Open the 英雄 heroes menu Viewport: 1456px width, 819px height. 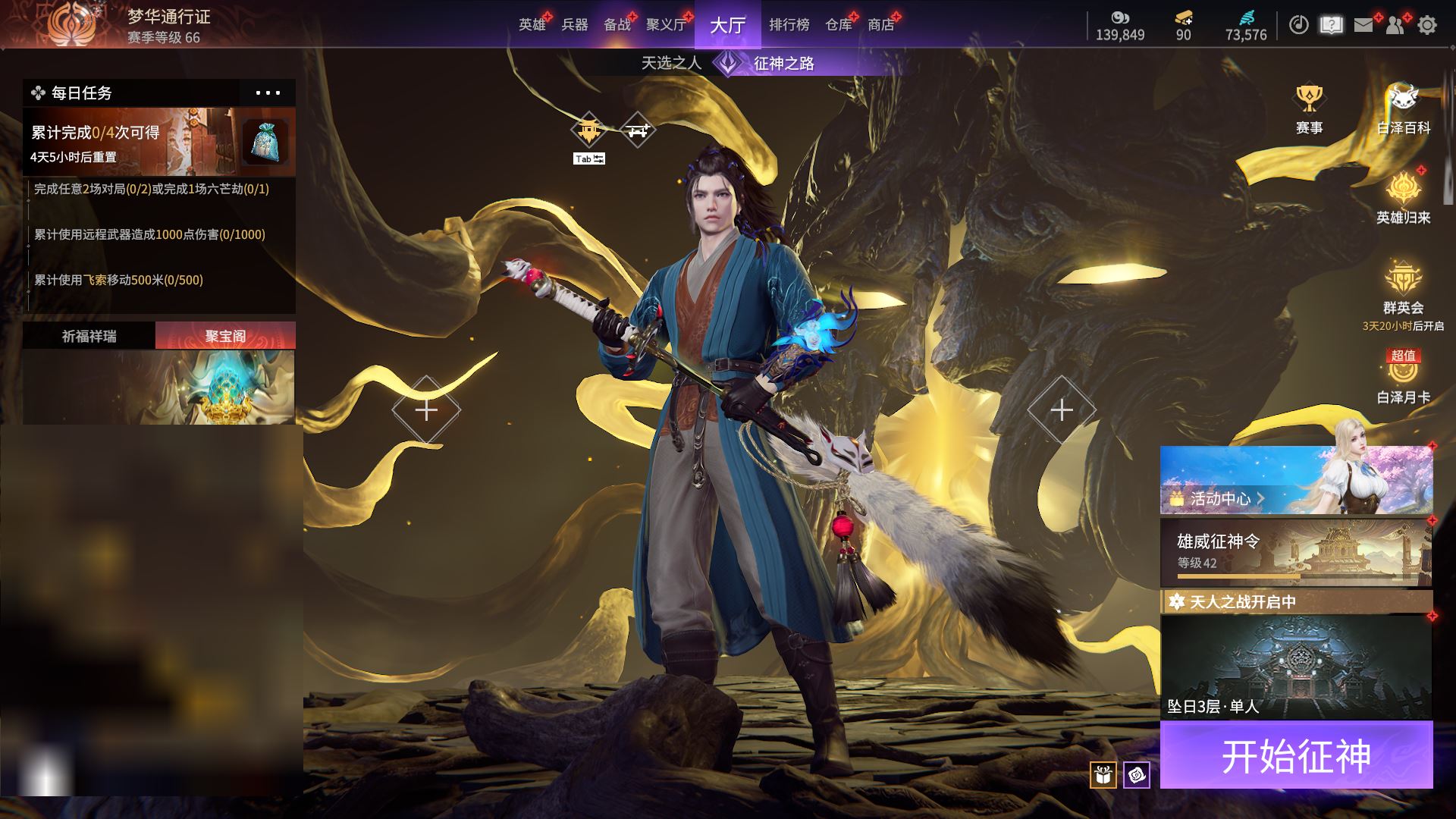pos(532,25)
